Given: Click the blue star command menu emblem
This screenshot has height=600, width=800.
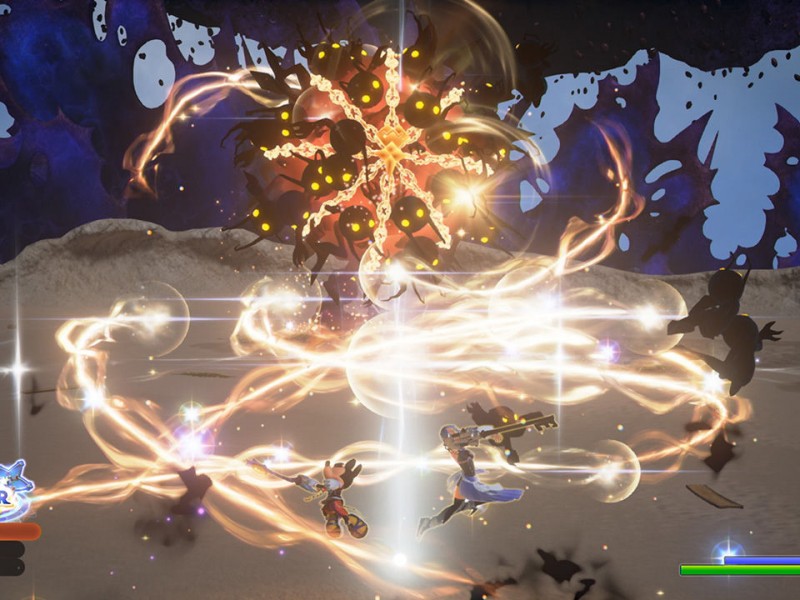Looking at the screenshot, I should (14, 490).
